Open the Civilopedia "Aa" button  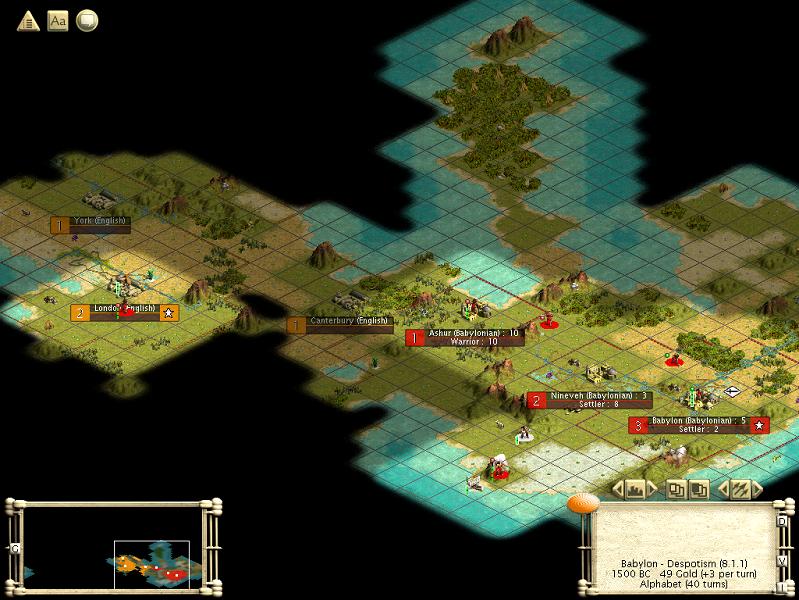click(58, 20)
